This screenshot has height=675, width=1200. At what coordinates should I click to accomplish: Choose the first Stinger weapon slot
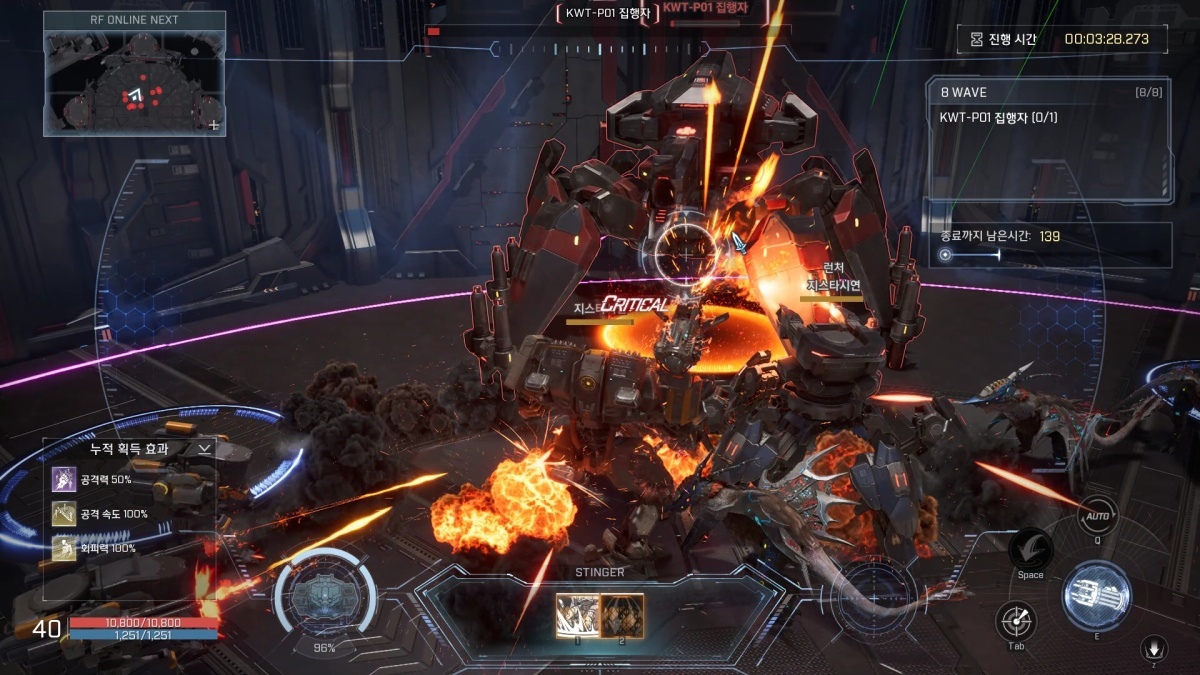[x=577, y=614]
